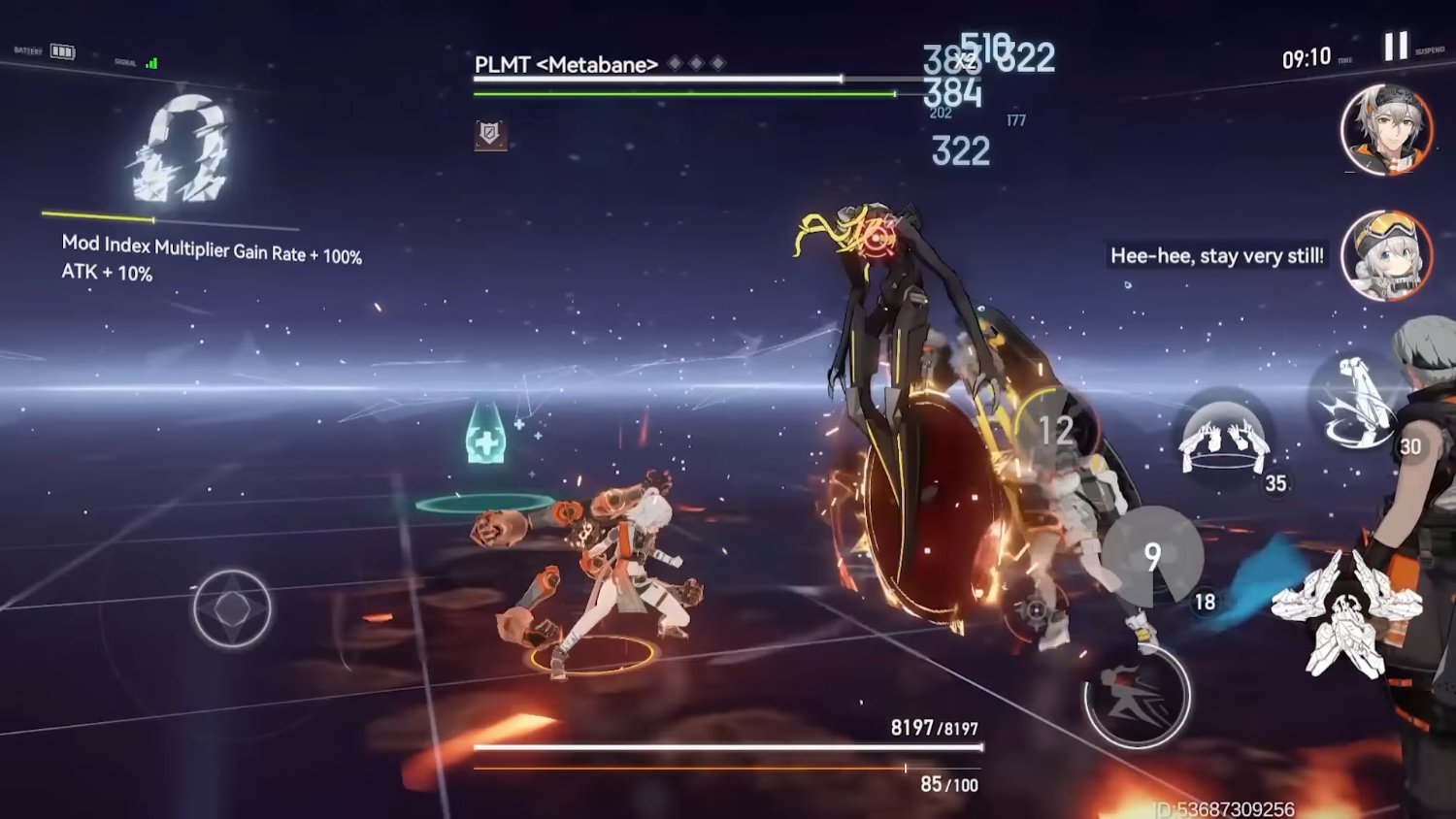Tap the timer showing 09:10

tap(1308, 56)
